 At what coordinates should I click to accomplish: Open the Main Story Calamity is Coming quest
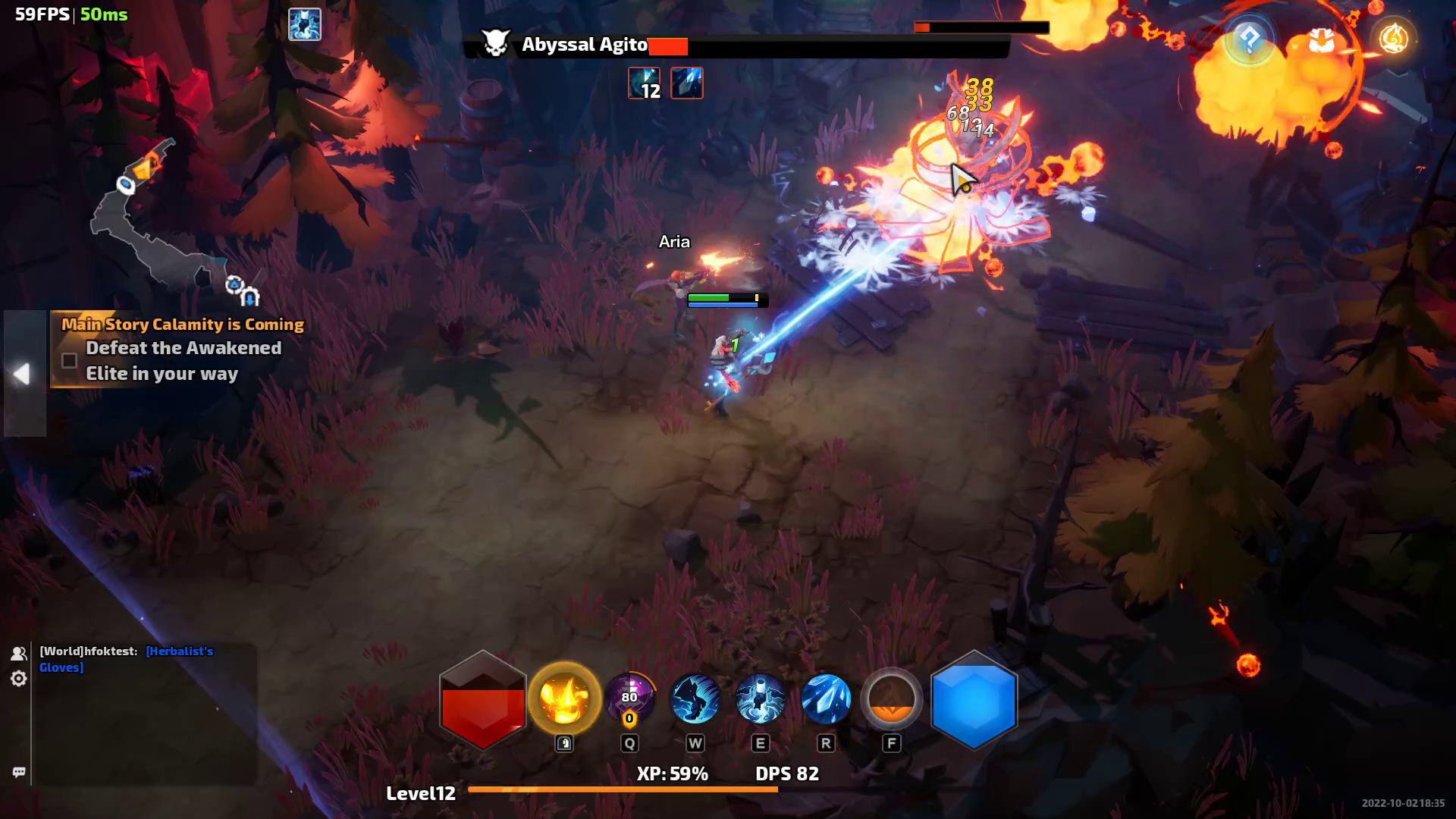pyautogui.click(x=182, y=325)
